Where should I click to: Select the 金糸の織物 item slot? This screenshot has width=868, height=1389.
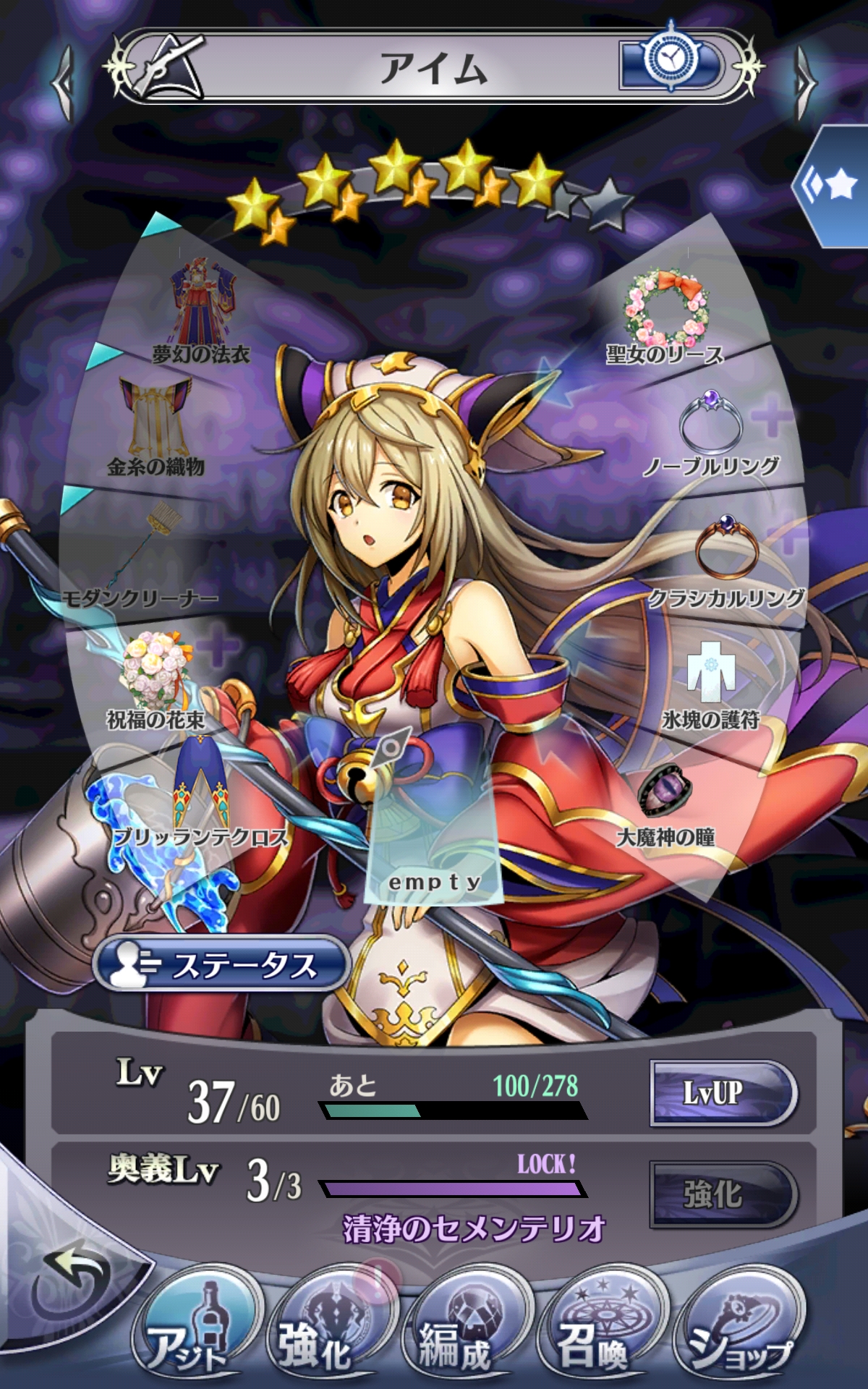[156, 427]
